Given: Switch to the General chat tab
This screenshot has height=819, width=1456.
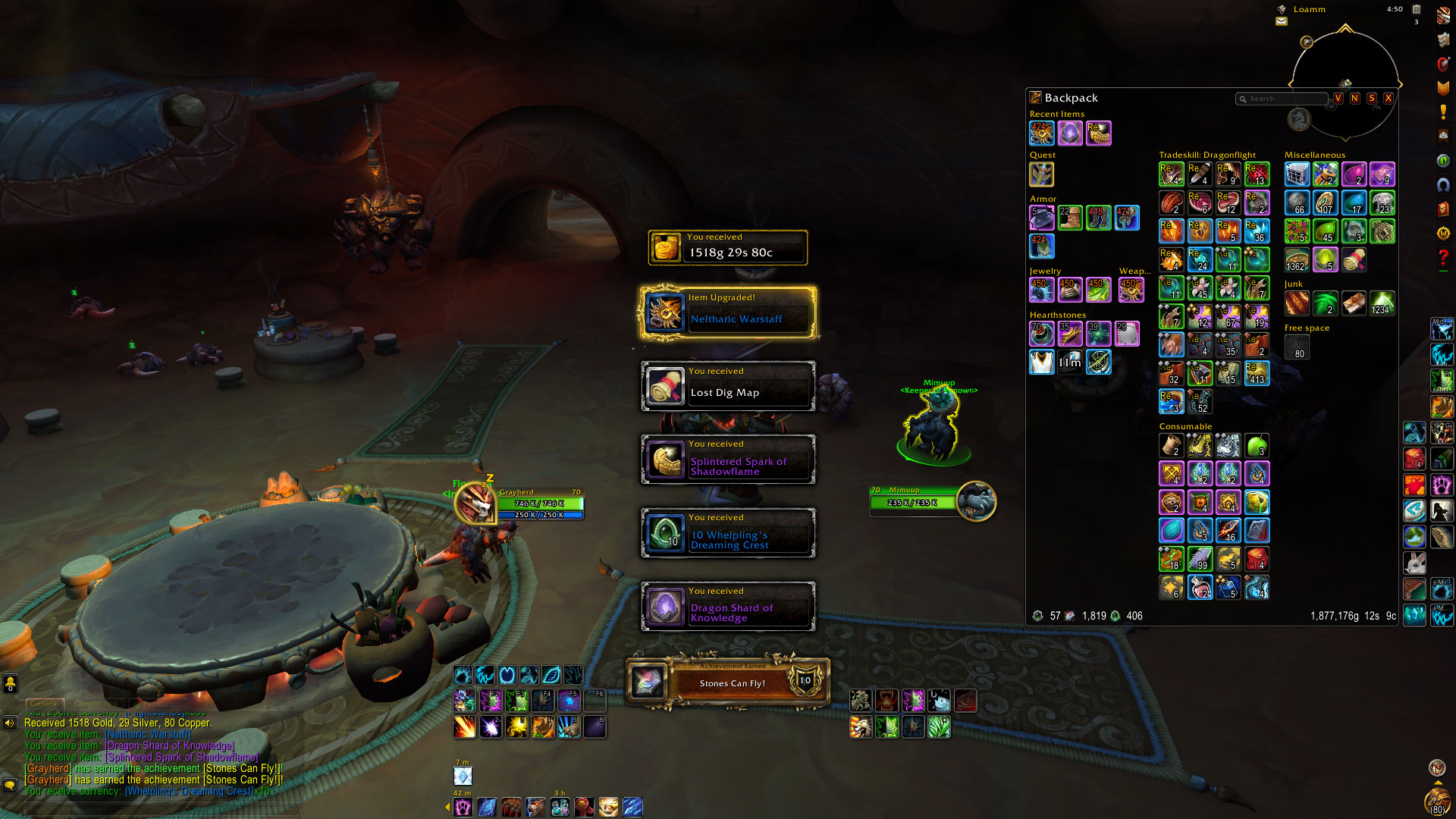Looking at the screenshot, I should [45, 704].
